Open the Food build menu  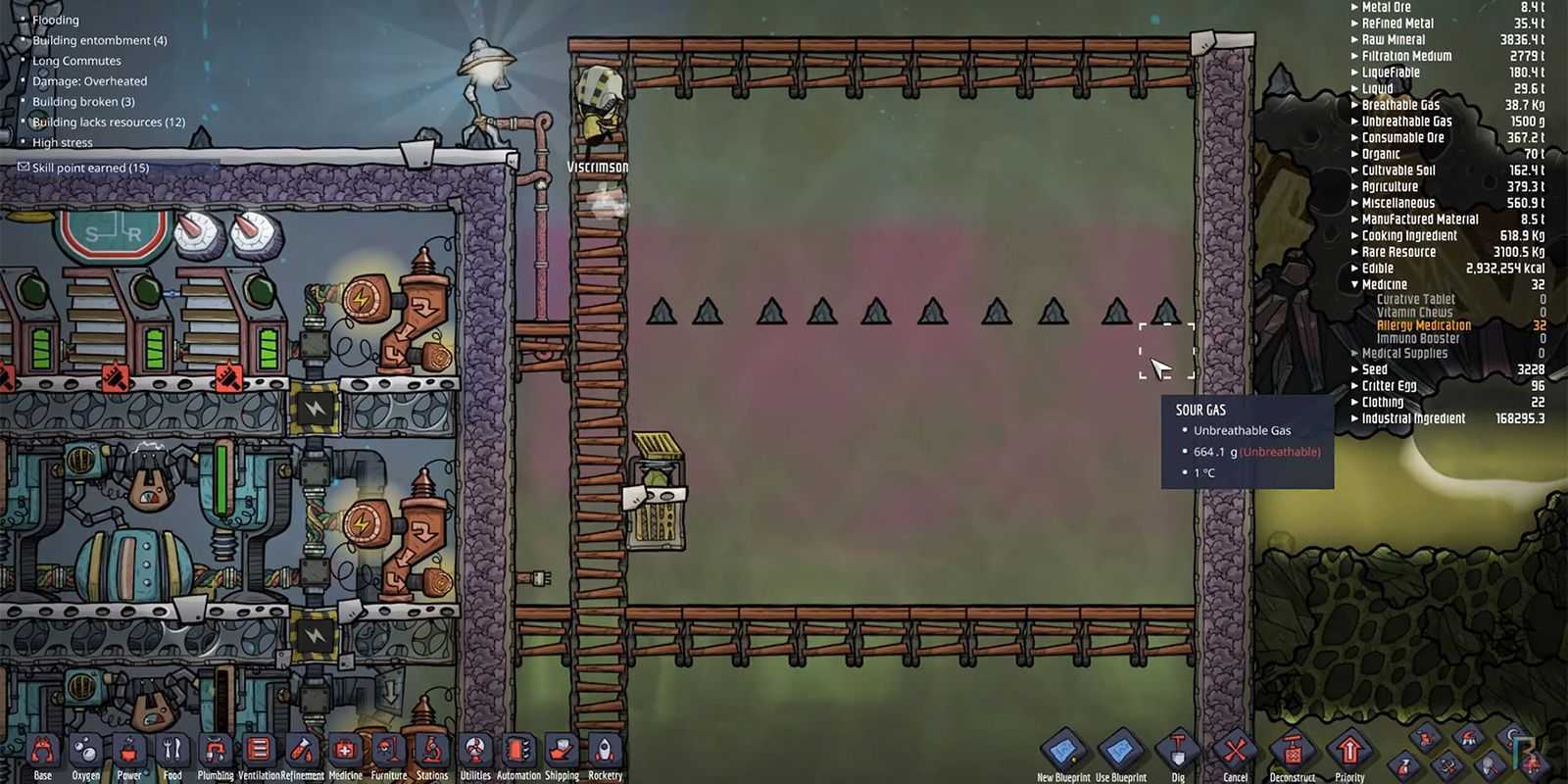[171, 754]
